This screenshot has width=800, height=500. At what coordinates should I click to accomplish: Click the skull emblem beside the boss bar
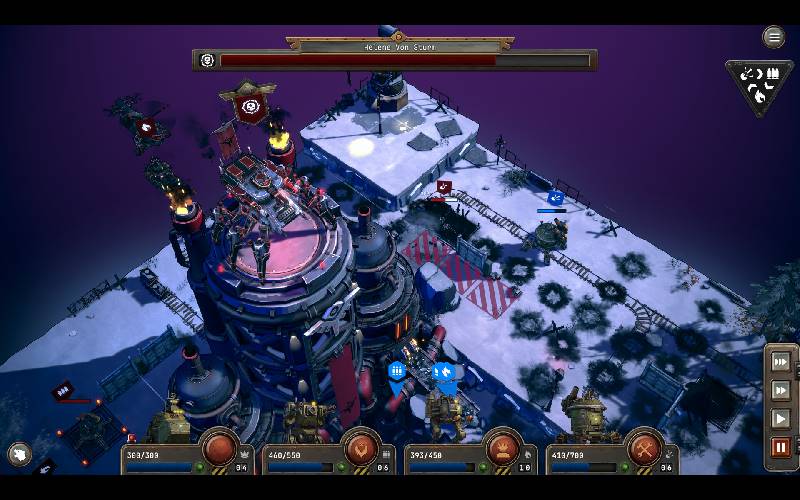207,60
